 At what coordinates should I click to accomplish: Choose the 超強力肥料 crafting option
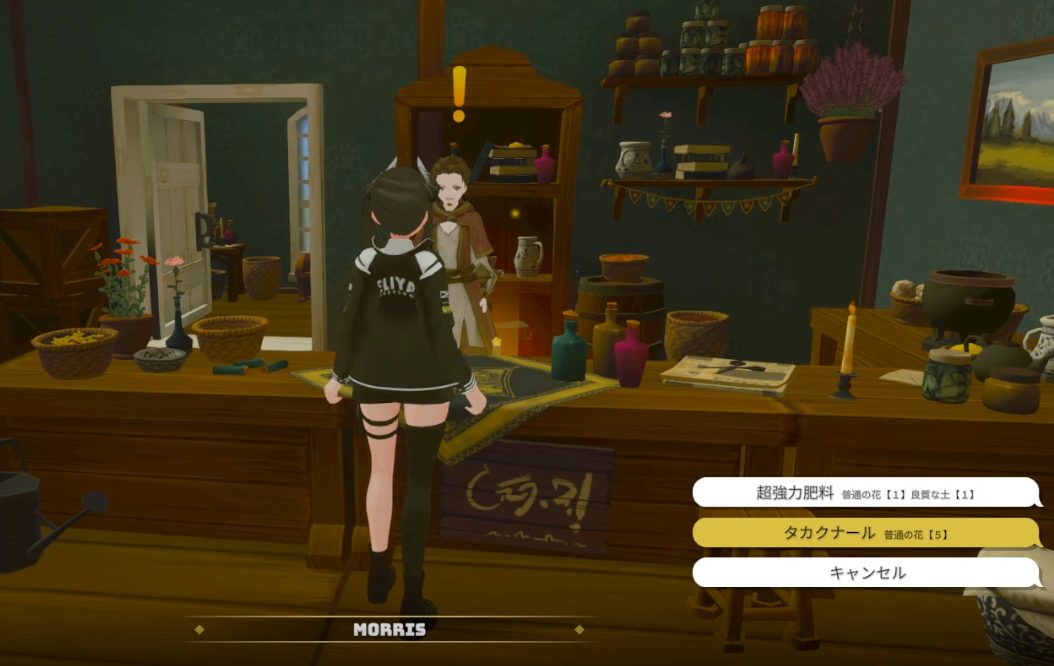[x=865, y=492]
